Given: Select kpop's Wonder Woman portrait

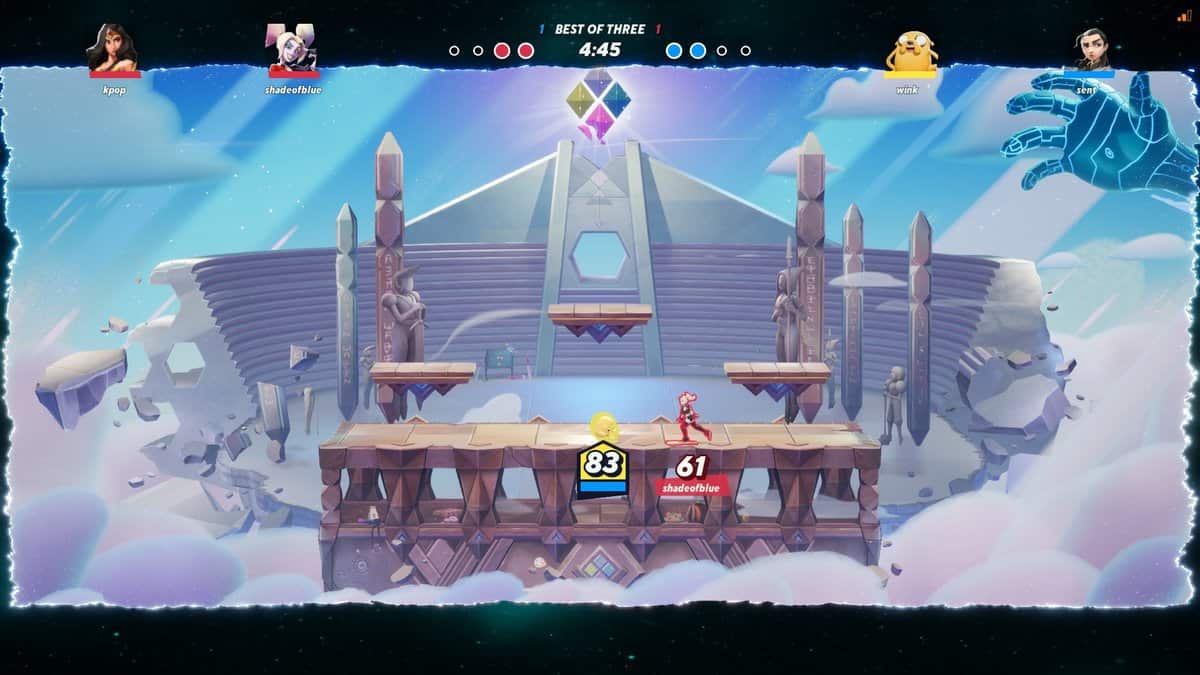Looking at the screenshot, I should tap(114, 48).
